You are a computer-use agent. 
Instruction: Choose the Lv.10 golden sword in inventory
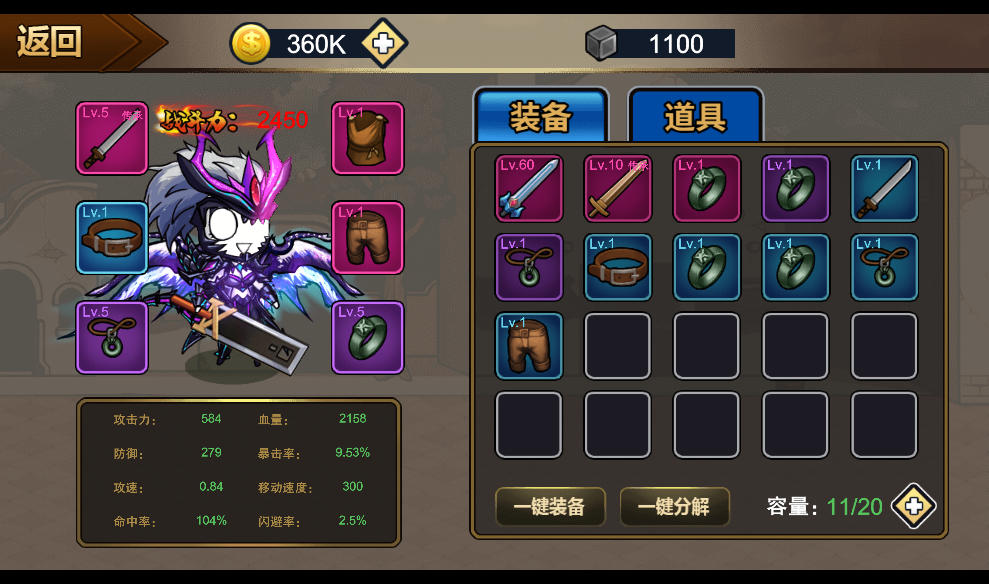click(x=618, y=188)
